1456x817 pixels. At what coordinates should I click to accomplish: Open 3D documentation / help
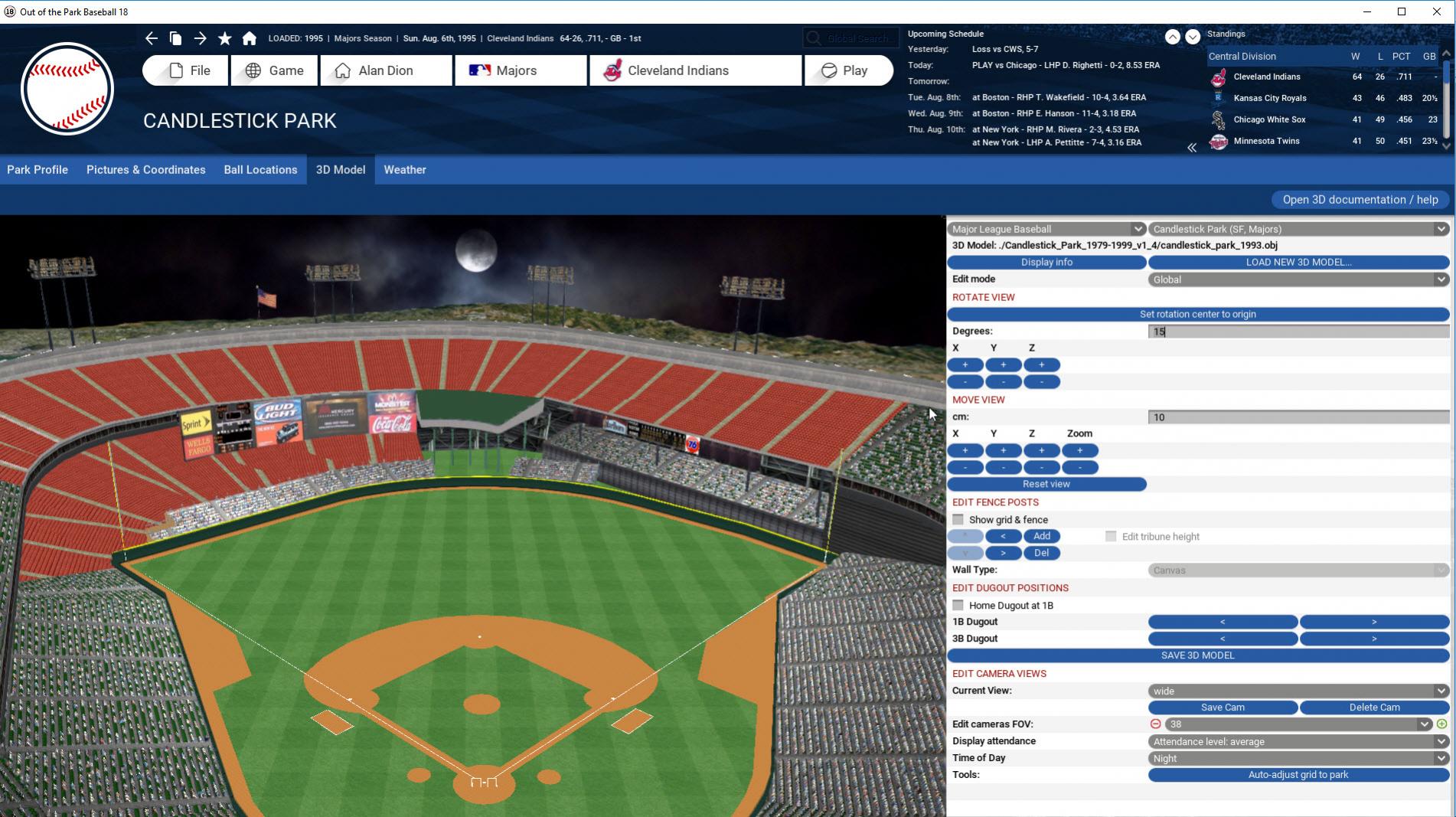click(1360, 200)
